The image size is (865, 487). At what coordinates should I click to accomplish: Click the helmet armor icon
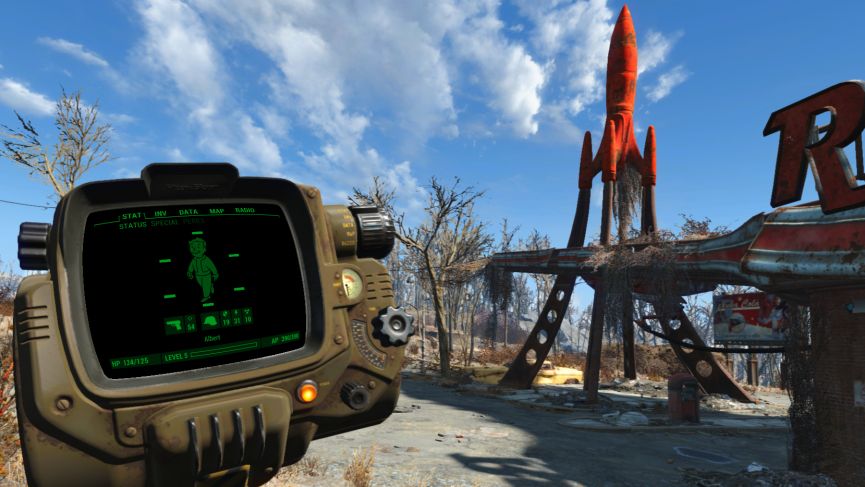(210, 321)
